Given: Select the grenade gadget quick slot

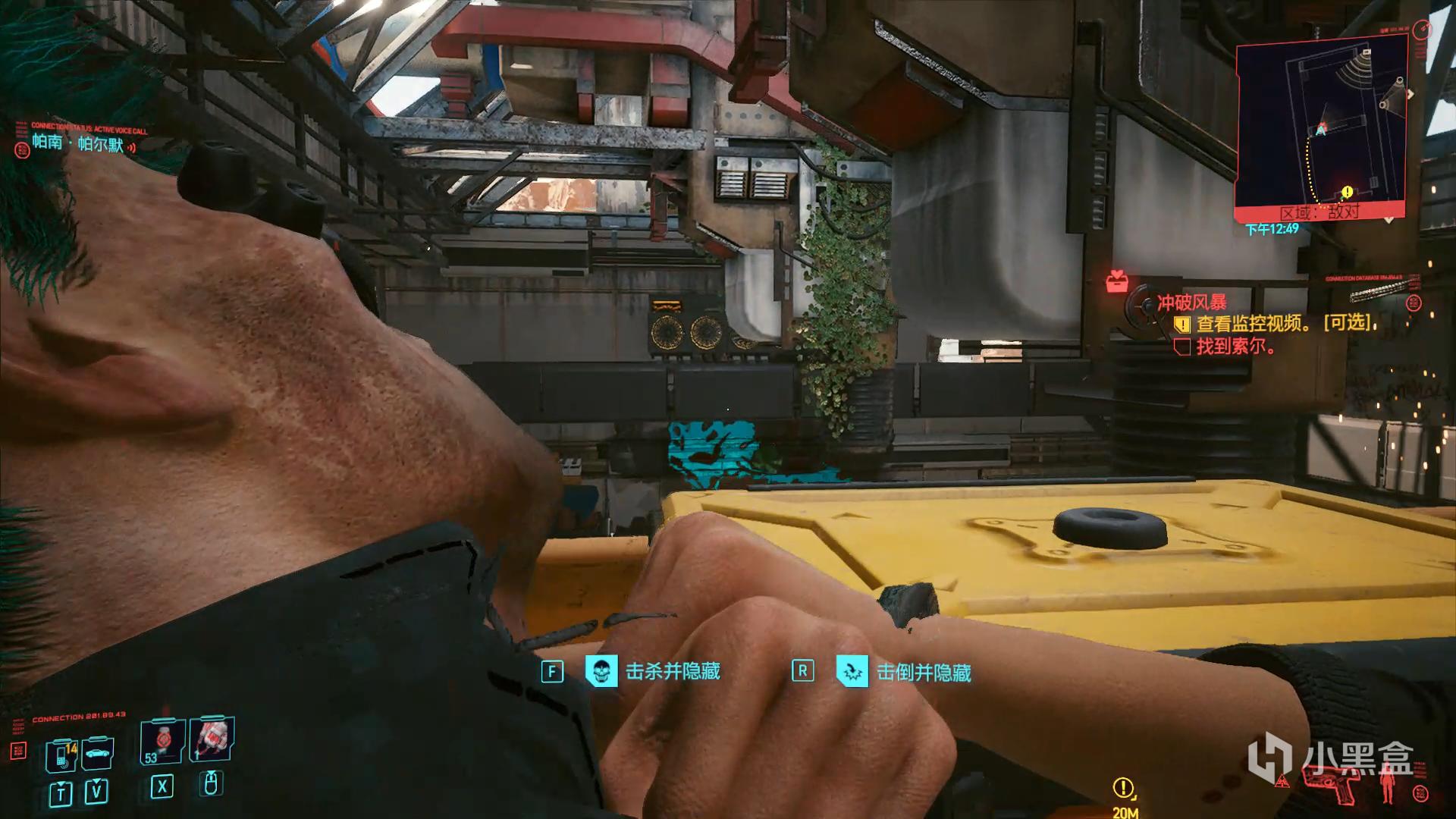Looking at the screenshot, I should point(212,738).
